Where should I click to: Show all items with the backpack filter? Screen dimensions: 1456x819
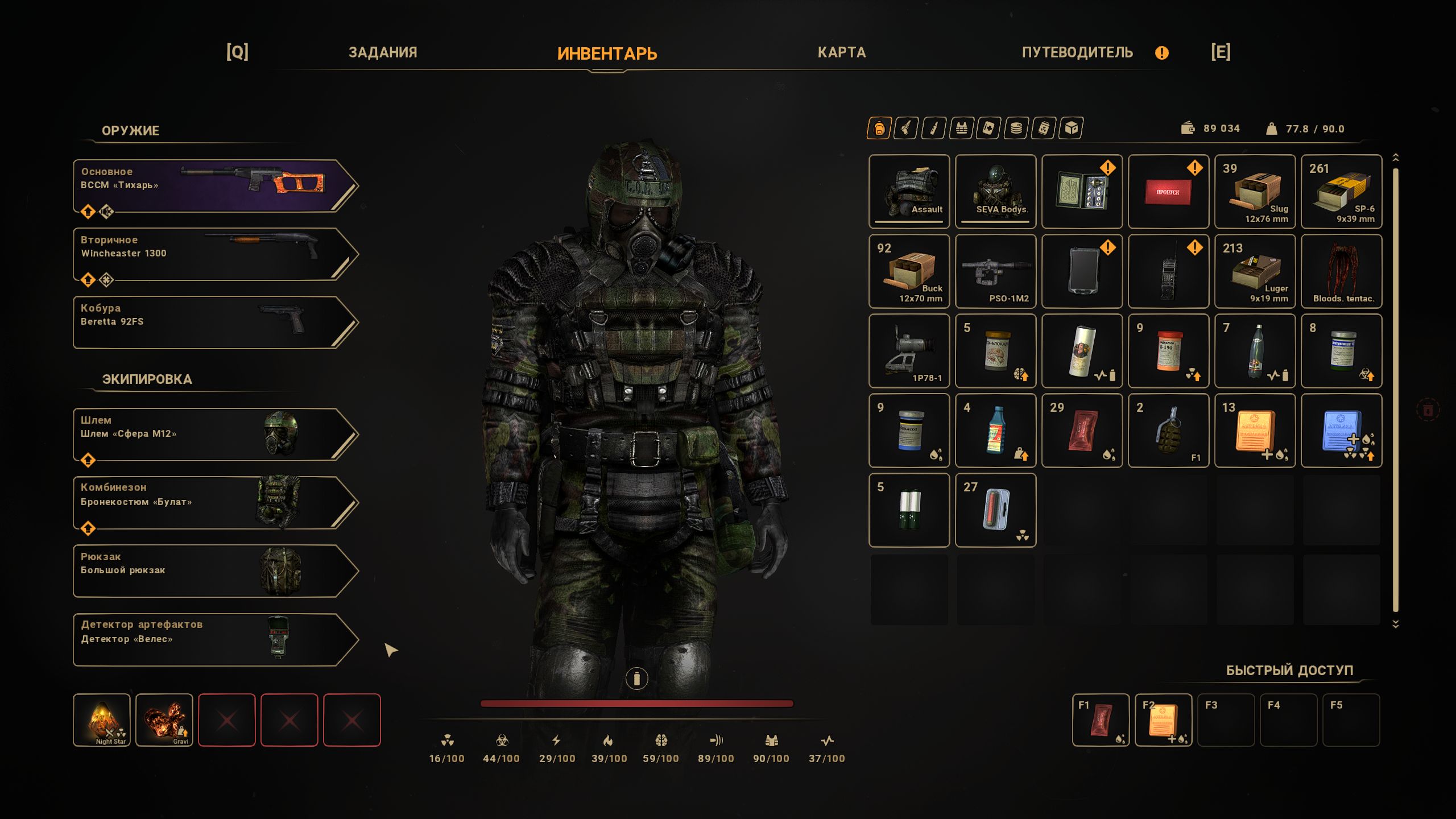(879, 129)
